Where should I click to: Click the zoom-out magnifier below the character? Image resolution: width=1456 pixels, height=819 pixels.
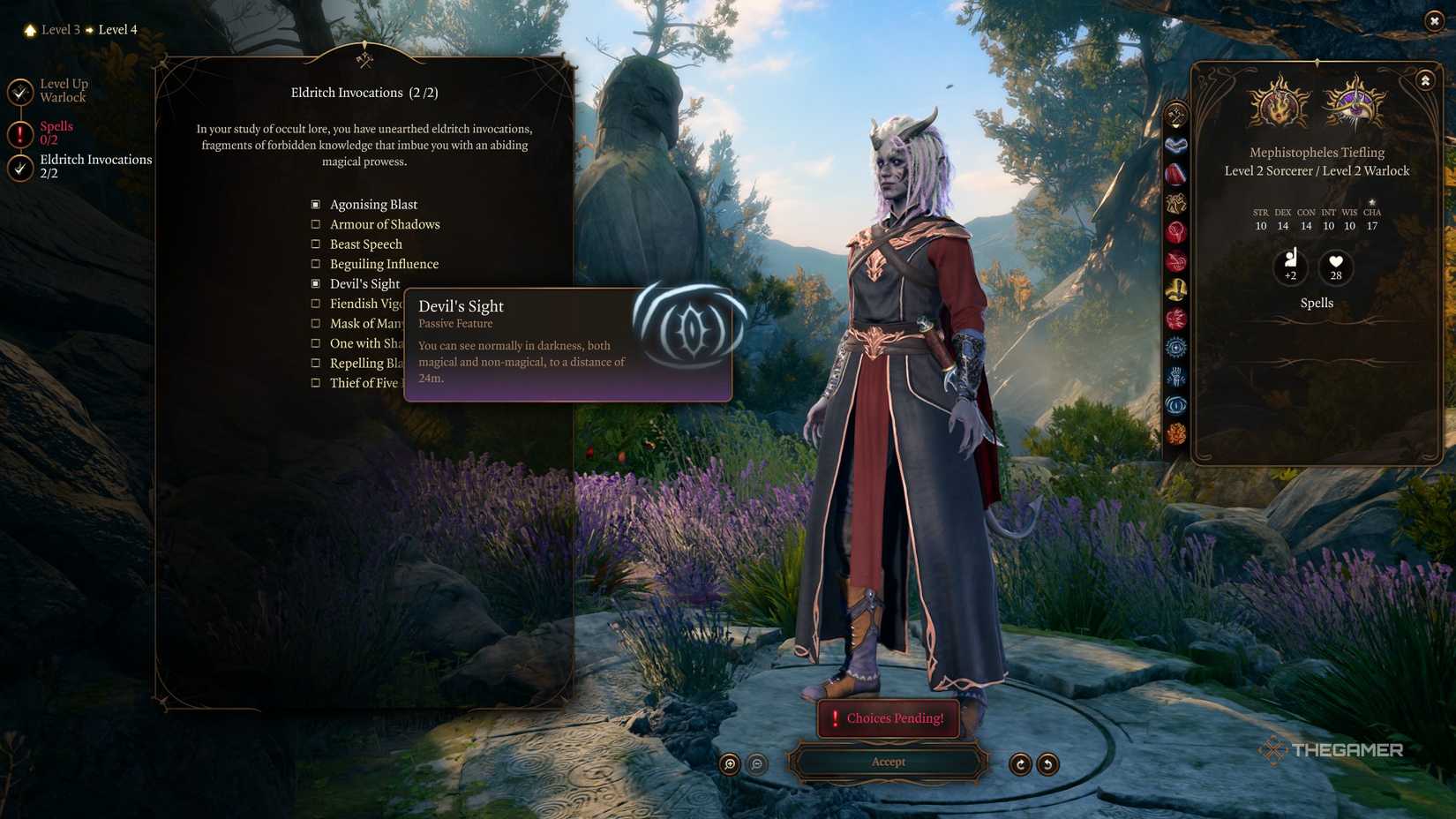click(756, 764)
